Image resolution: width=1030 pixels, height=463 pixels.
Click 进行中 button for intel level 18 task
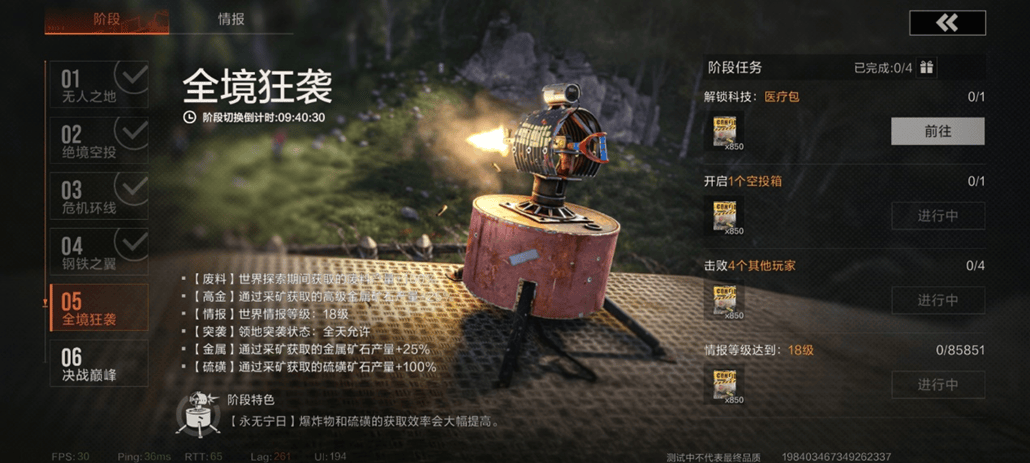point(937,385)
